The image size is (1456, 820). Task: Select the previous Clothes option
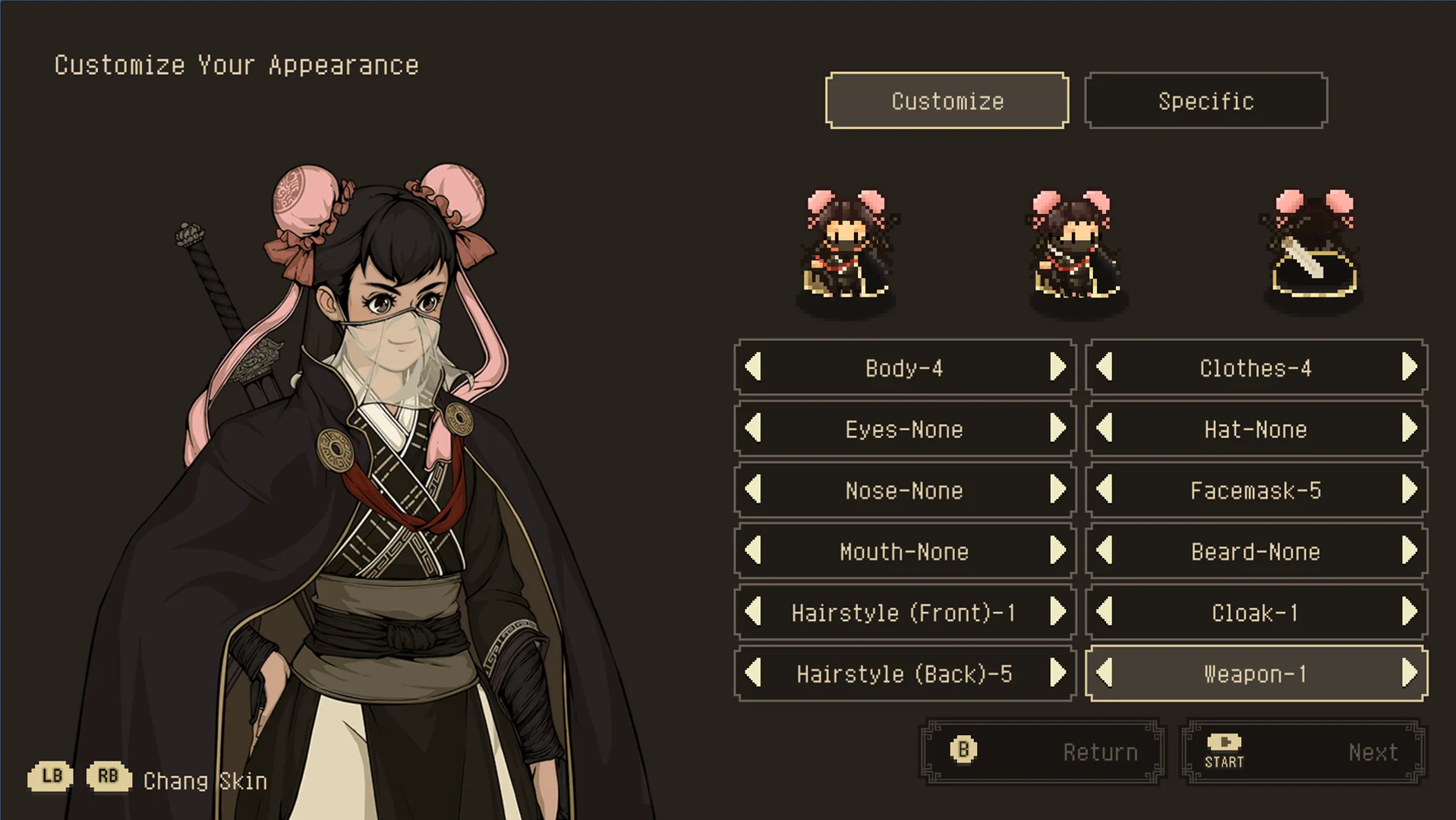pyautogui.click(x=1105, y=367)
